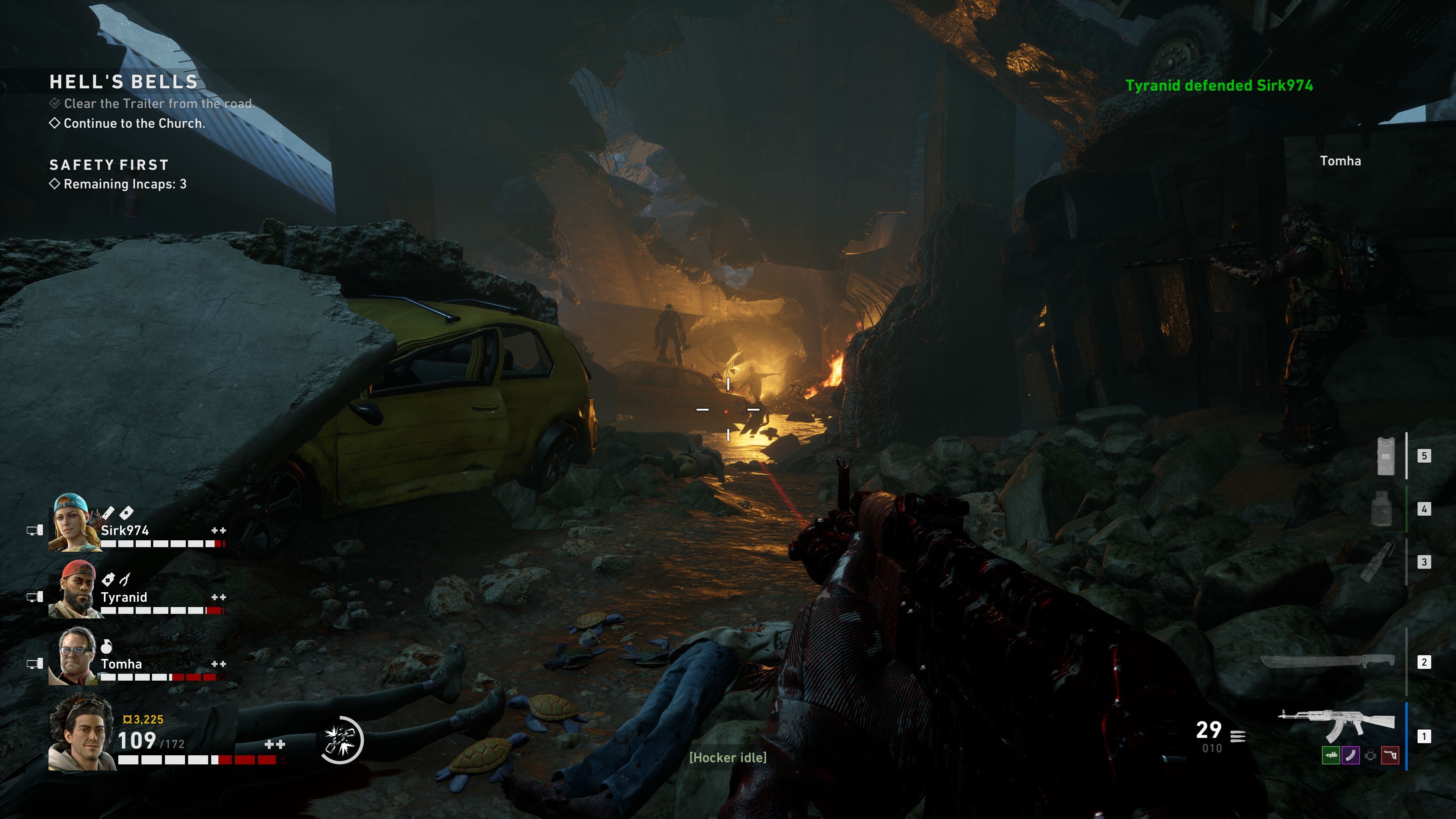Activate the broken chain breakout ability icon
This screenshot has width=1456, height=819.
coord(341,740)
